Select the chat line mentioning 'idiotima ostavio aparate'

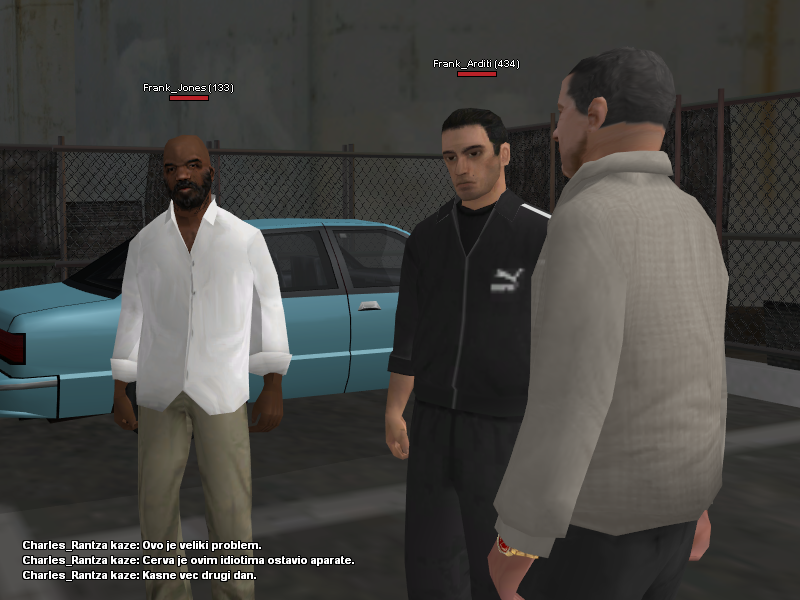188,560
